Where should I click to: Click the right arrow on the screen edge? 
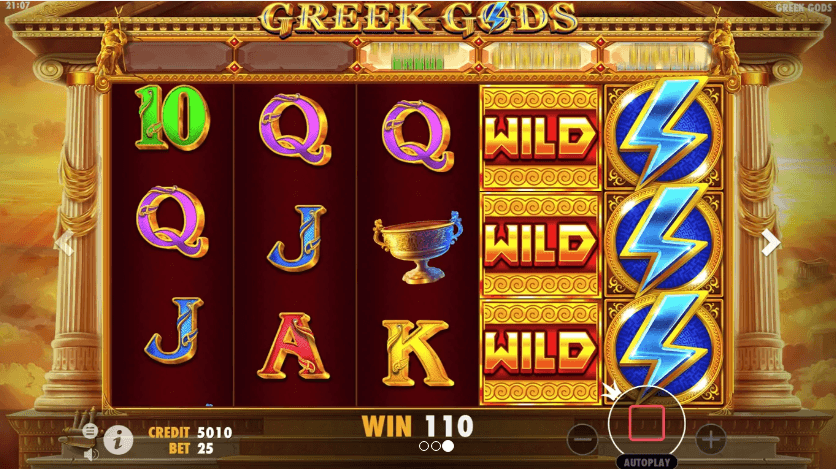(771, 242)
